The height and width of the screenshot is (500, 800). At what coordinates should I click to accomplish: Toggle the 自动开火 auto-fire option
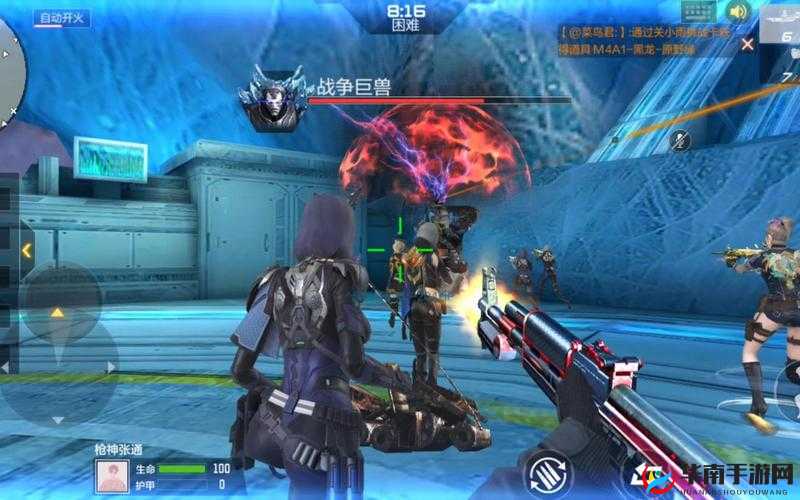[61, 18]
